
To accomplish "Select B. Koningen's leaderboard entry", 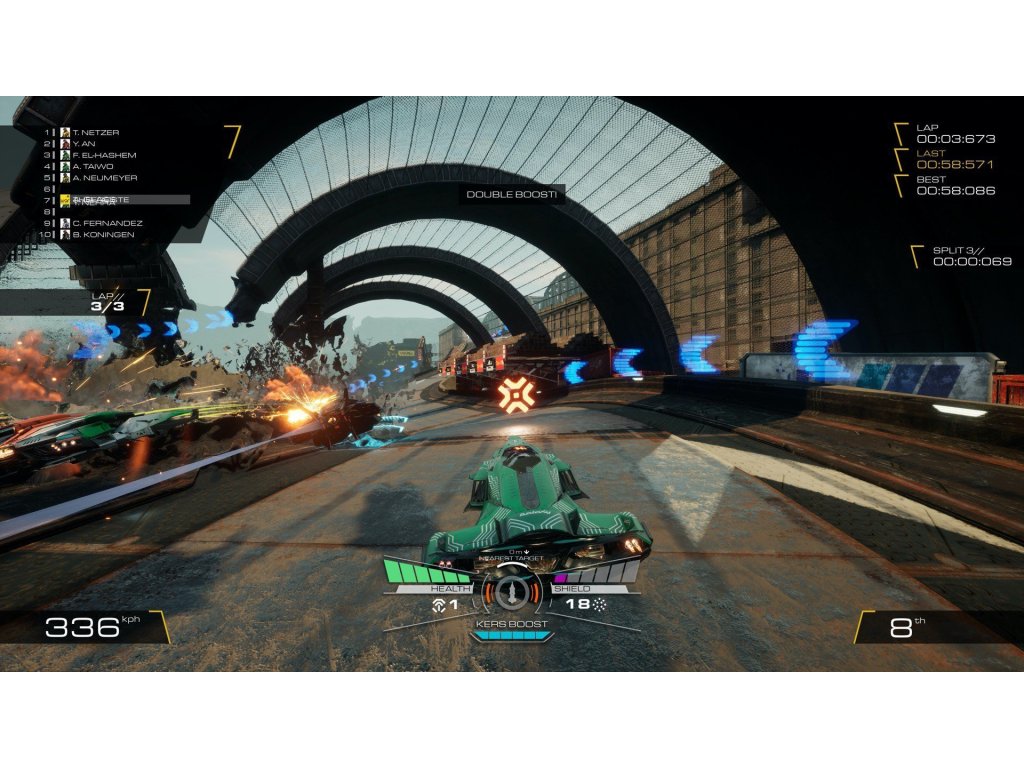I will [x=101, y=234].
